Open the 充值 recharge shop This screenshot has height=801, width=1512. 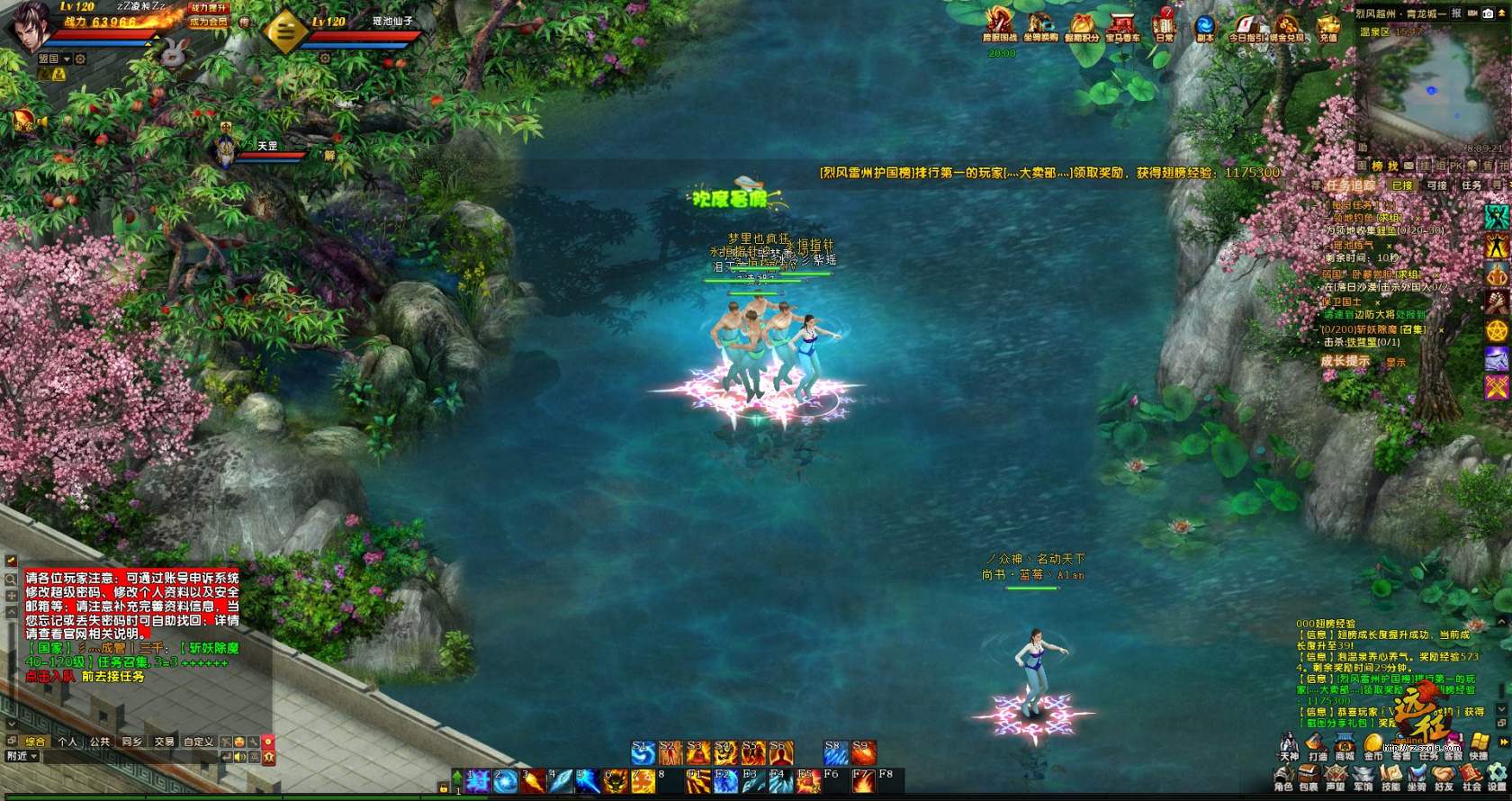[x=1328, y=25]
